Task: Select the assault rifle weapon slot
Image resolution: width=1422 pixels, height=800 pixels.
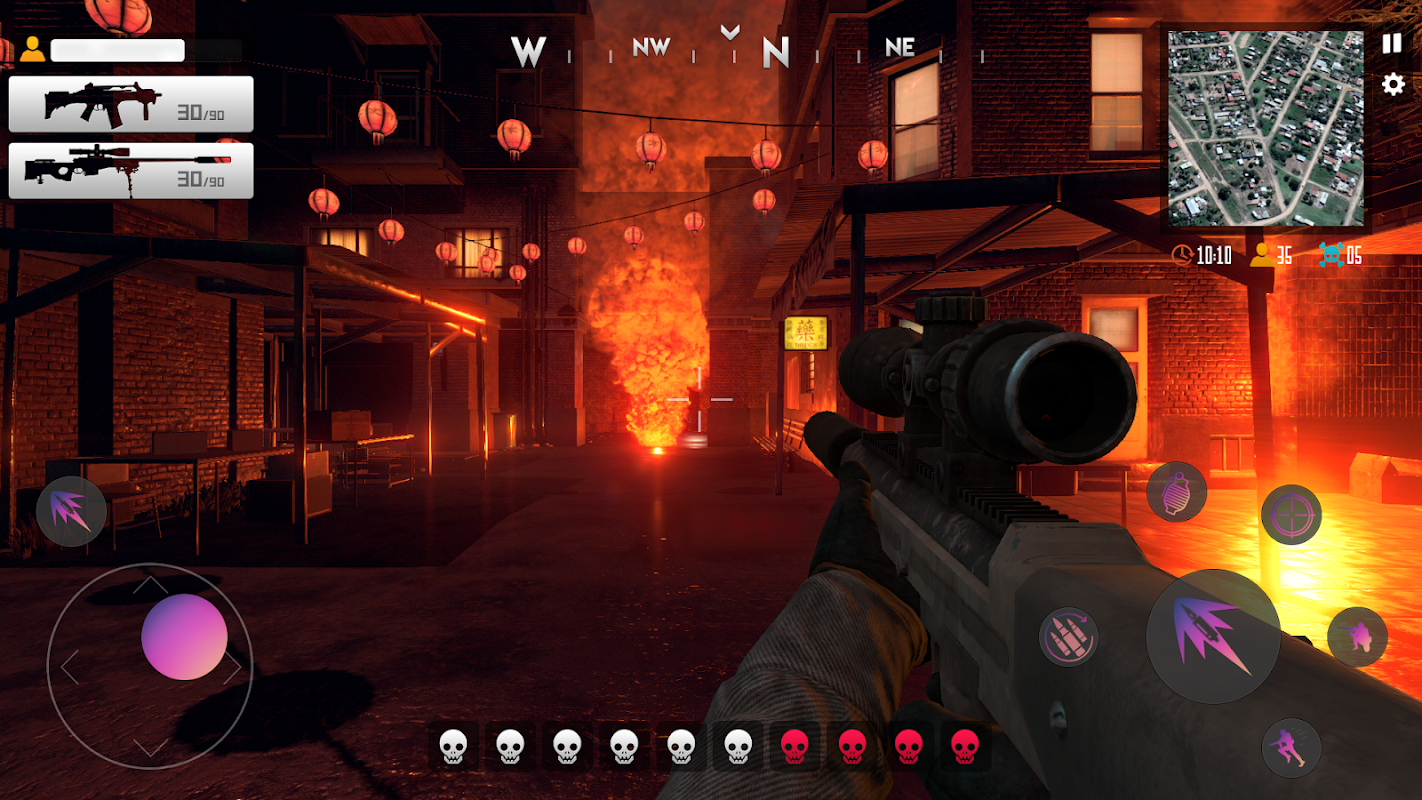Action: (131, 104)
